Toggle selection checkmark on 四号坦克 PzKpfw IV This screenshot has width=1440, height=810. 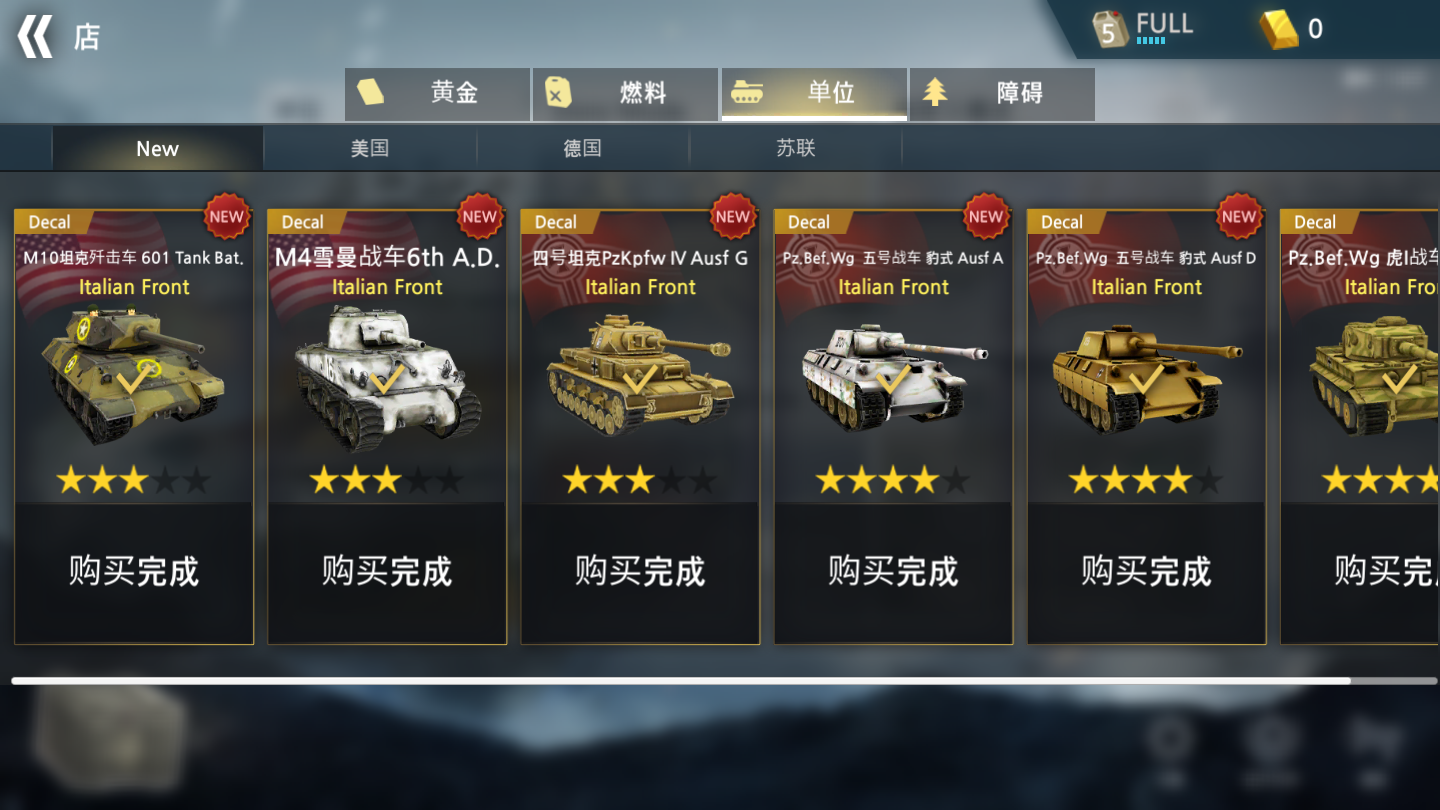pyautogui.click(x=640, y=378)
